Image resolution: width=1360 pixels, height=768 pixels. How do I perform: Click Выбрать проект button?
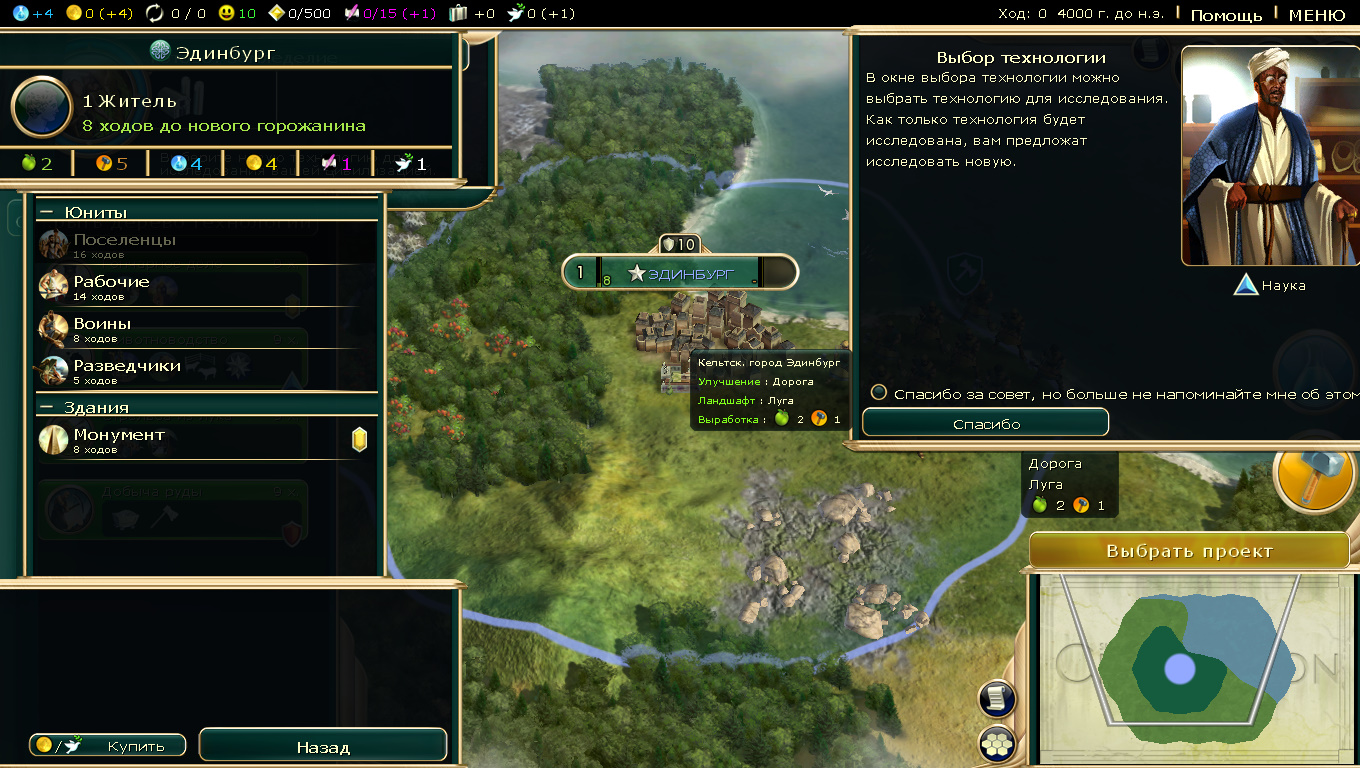(1189, 551)
